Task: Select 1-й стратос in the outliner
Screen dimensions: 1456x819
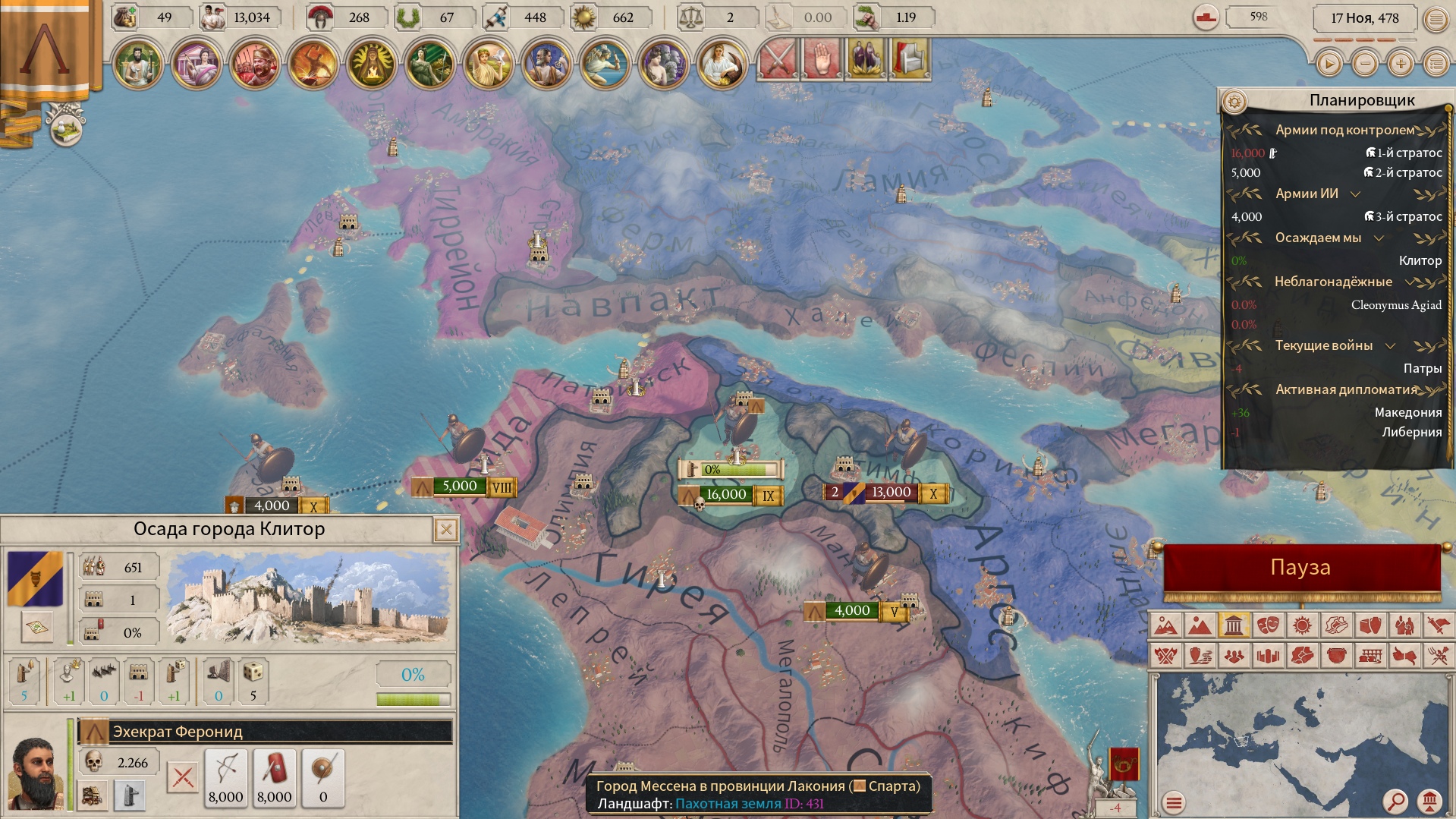Action: (1404, 153)
